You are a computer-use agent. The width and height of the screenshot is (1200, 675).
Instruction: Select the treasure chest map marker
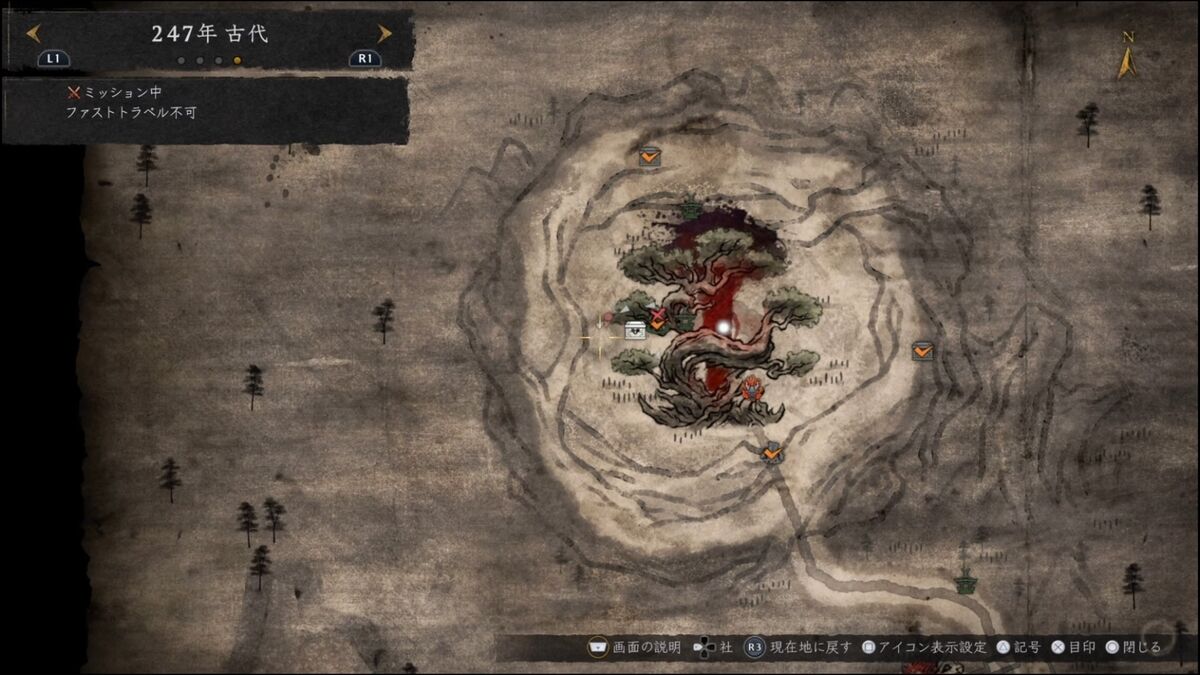coord(635,330)
